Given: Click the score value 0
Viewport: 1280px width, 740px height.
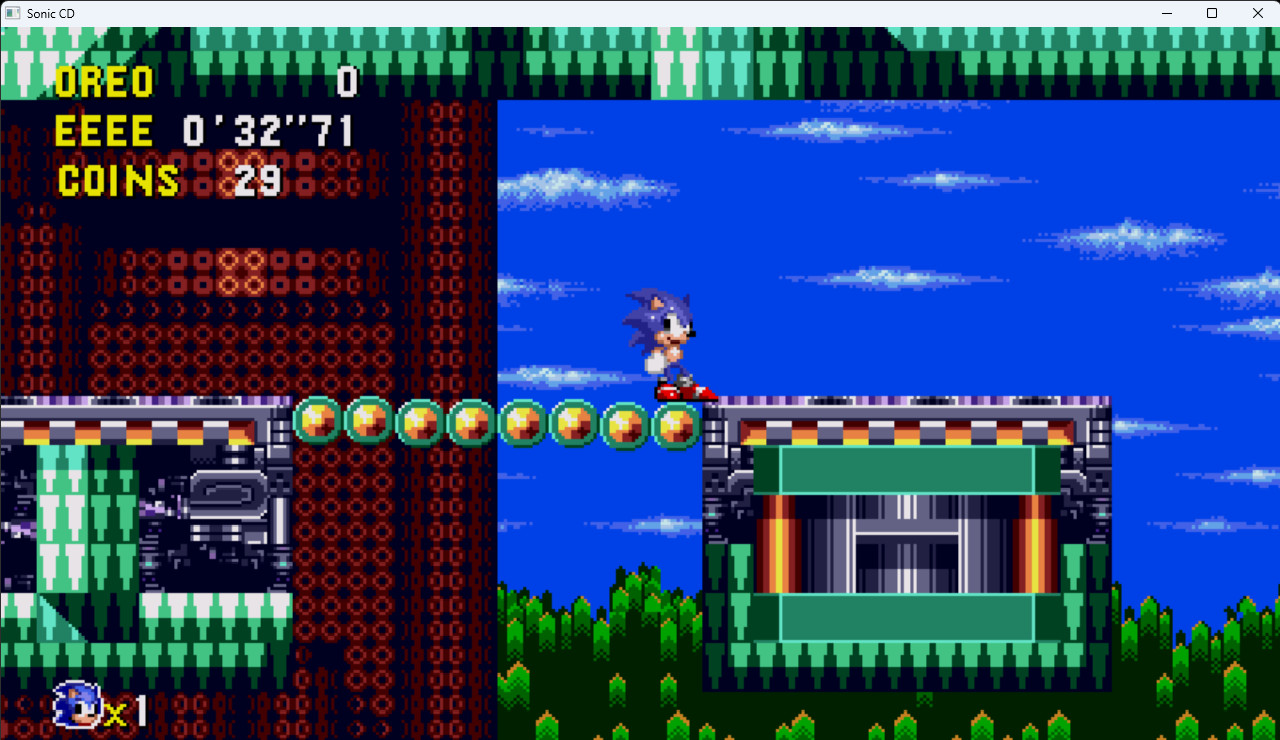Looking at the screenshot, I should pos(347,83).
